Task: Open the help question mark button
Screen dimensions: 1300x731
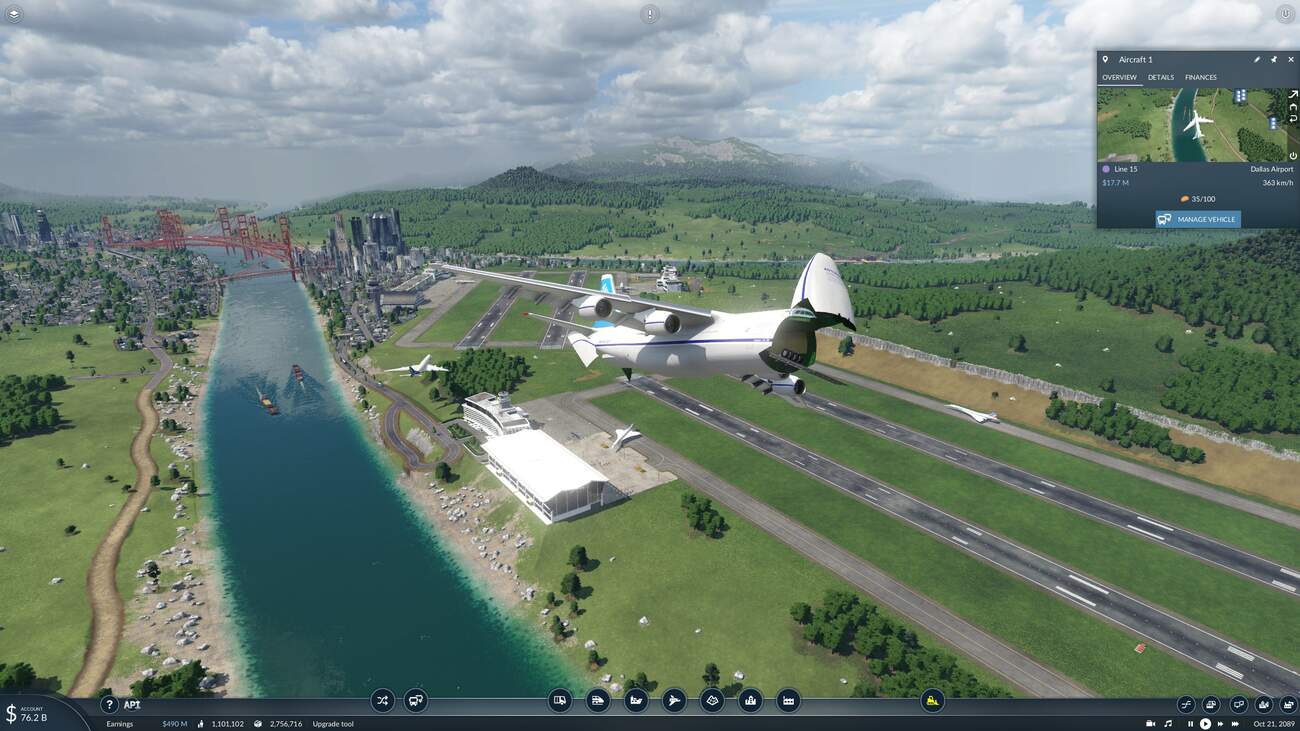Action: coord(110,704)
